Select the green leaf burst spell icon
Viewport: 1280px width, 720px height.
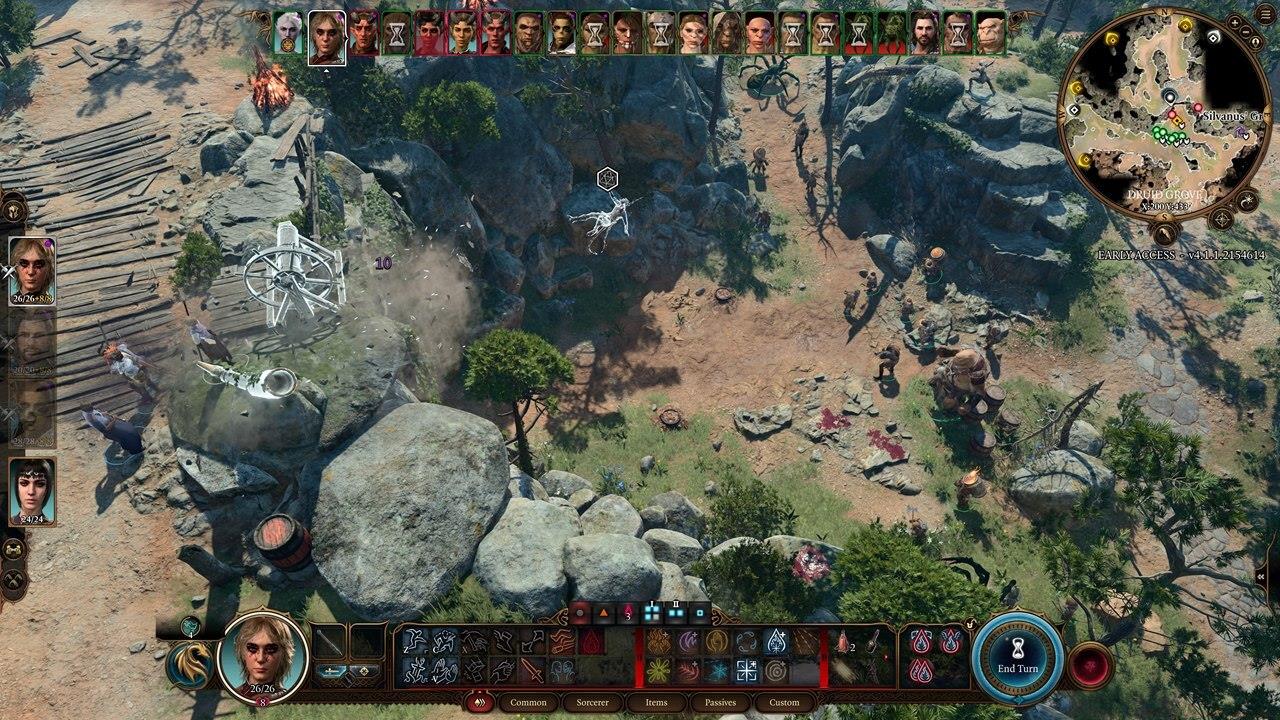[x=658, y=670]
